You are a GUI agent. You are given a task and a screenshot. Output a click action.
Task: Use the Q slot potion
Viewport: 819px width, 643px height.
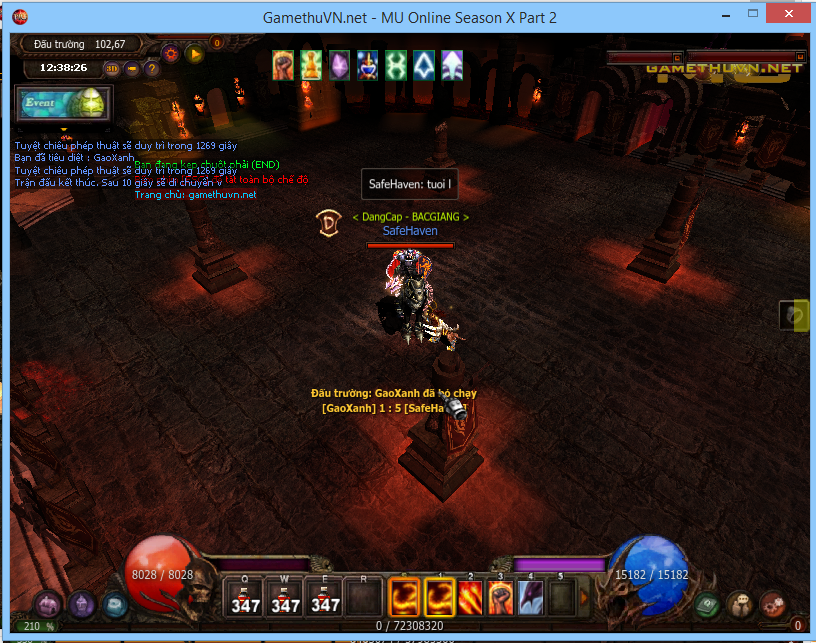pos(246,597)
